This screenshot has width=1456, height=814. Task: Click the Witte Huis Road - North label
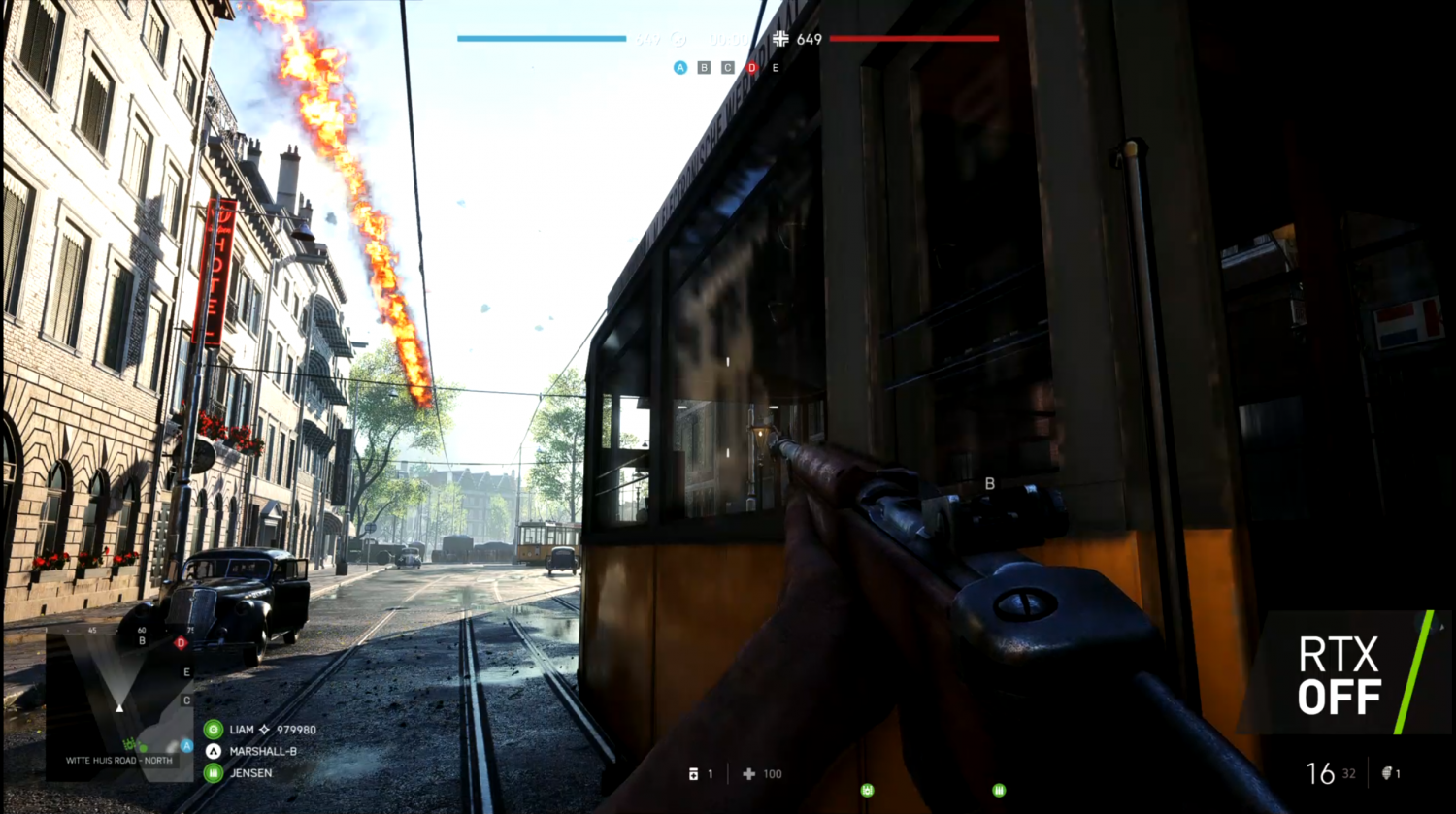coord(118,761)
